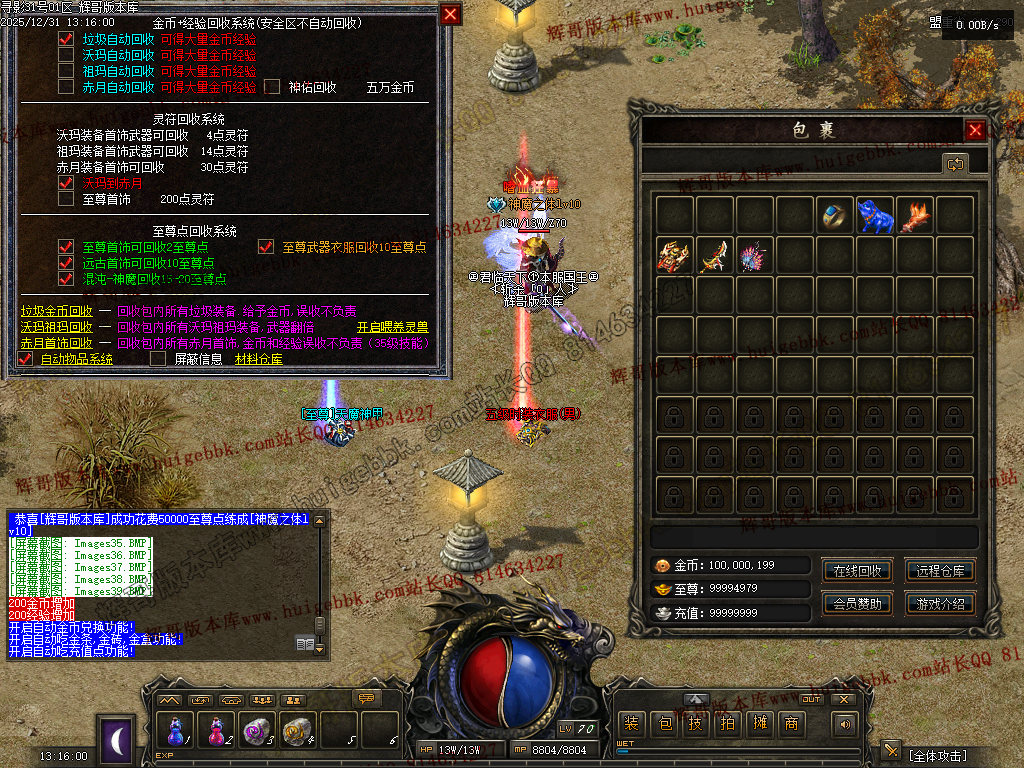Select the blue beast item in bag

click(875, 215)
